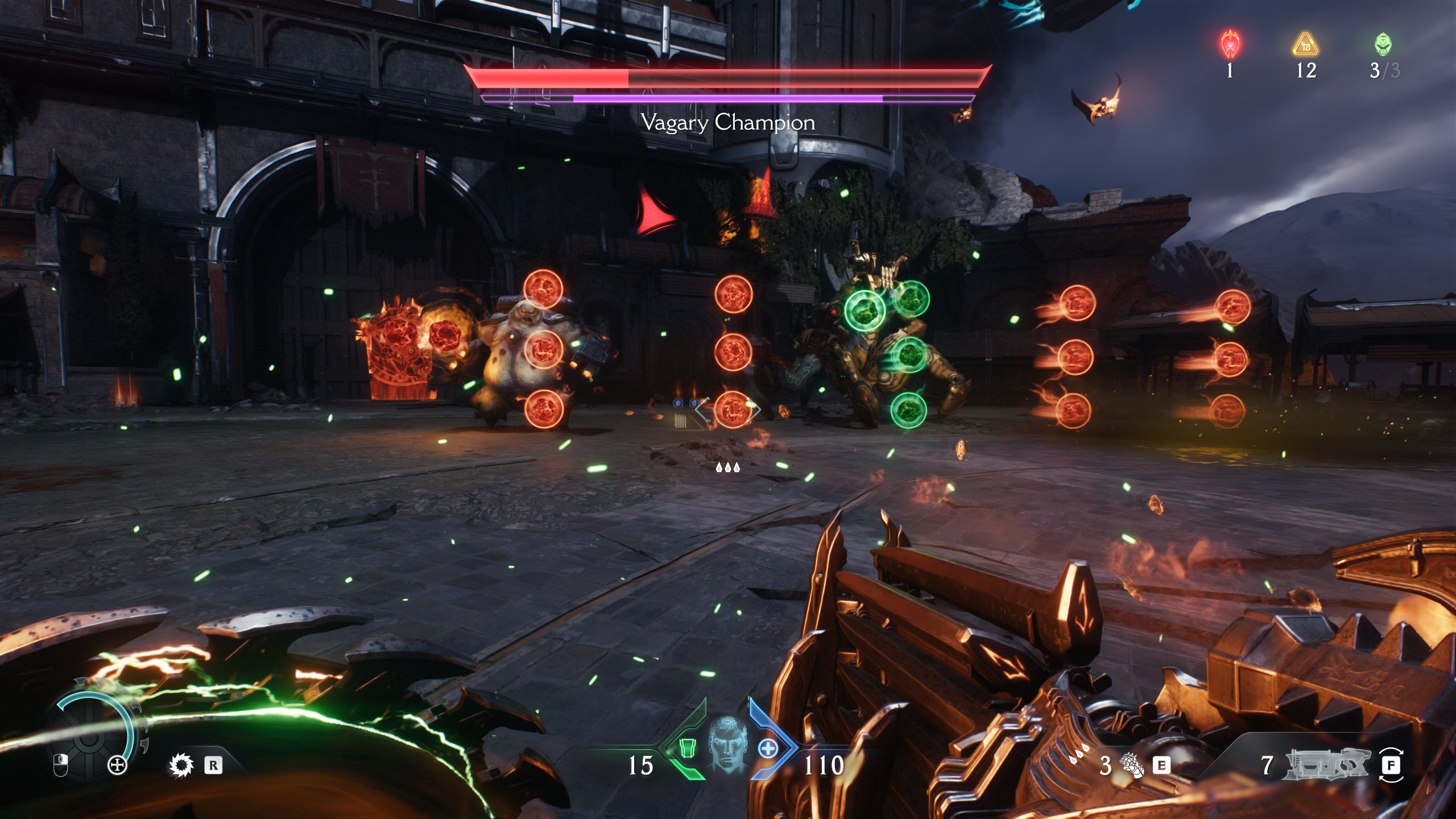Click the red ruby currency icon
The width and height of the screenshot is (1456, 819).
tap(1230, 44)
